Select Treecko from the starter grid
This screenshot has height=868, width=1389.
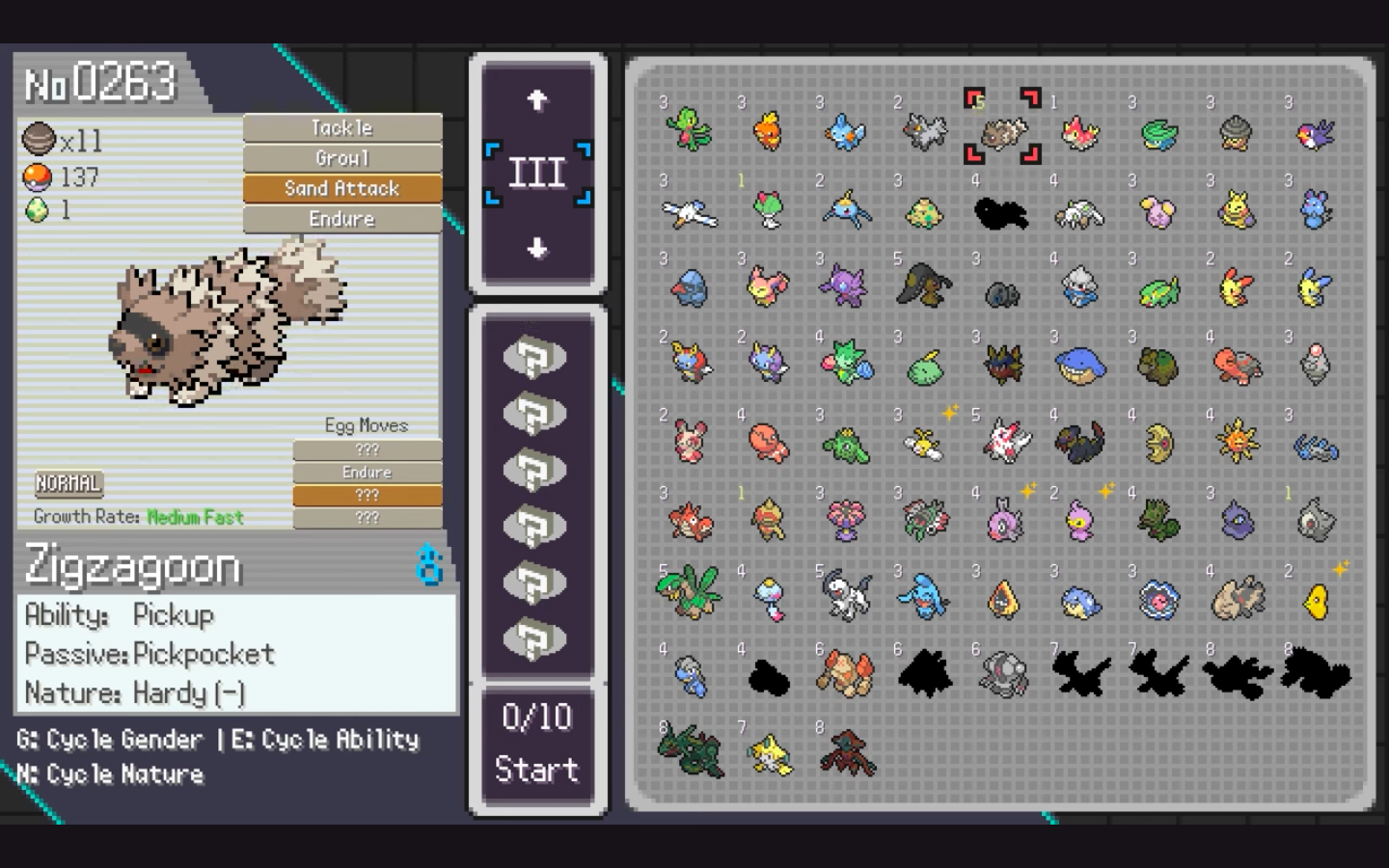(x=689, y=132)
